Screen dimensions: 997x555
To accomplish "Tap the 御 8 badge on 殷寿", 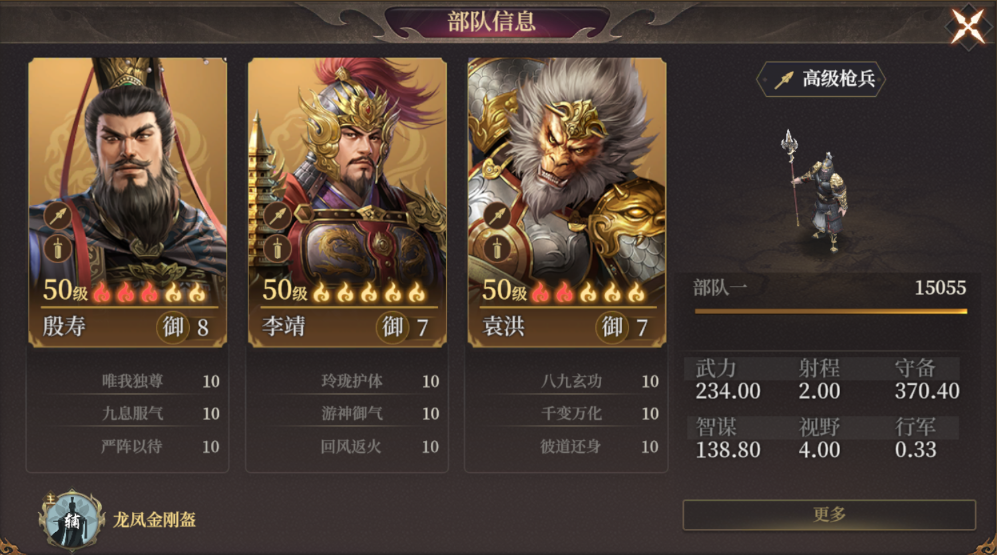I will point(186,326).
